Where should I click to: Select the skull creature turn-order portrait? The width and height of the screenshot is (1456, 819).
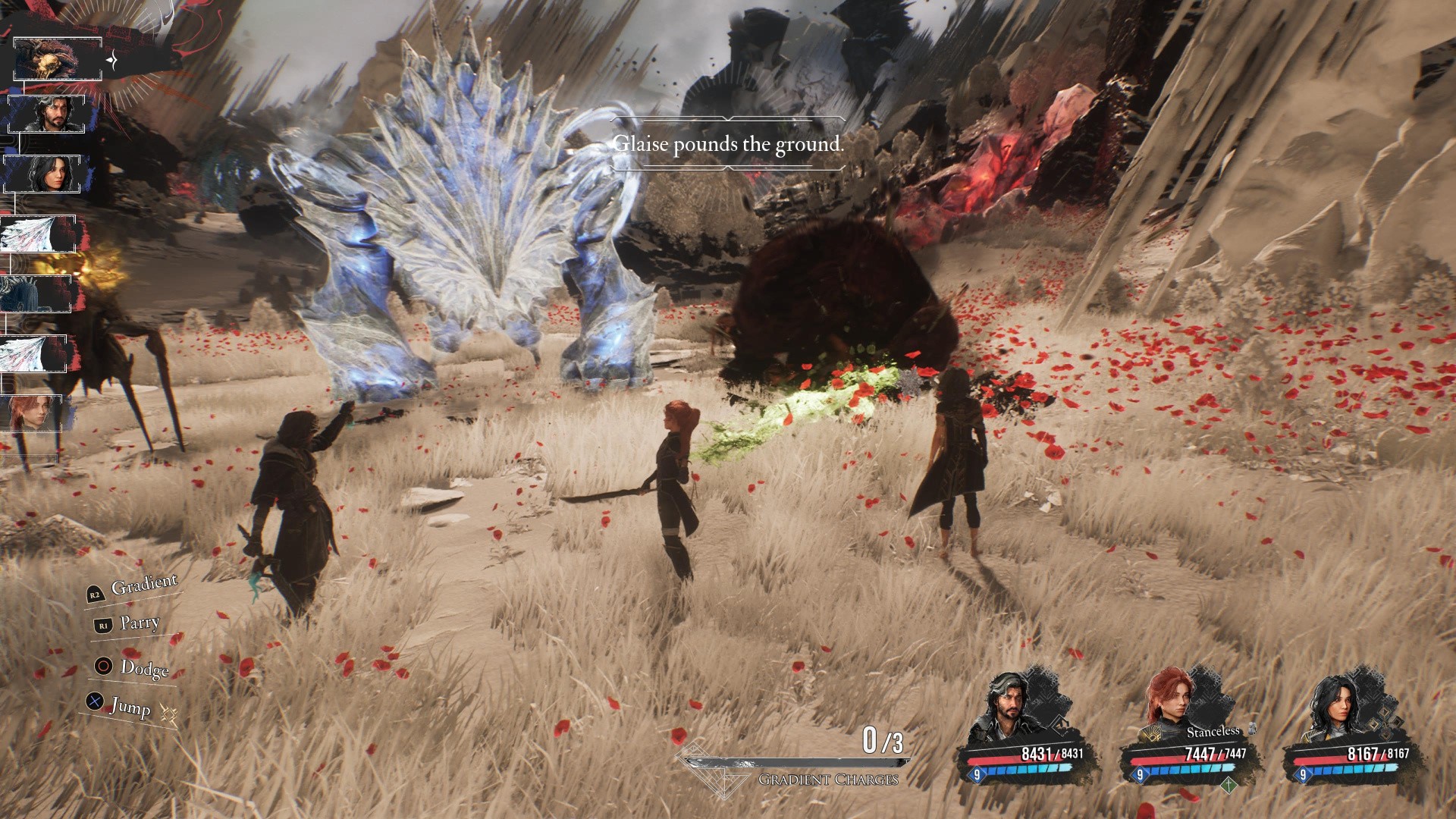57,59
